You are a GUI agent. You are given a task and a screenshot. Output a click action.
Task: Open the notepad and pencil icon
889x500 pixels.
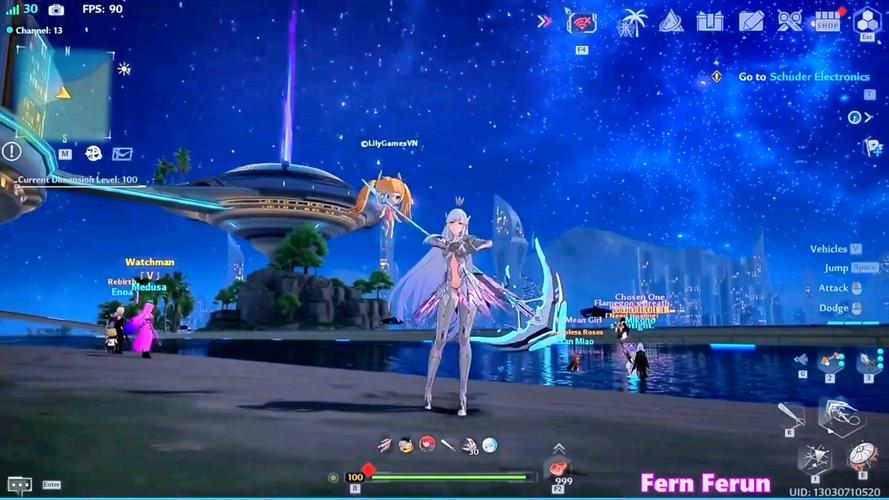click(751, 21)
